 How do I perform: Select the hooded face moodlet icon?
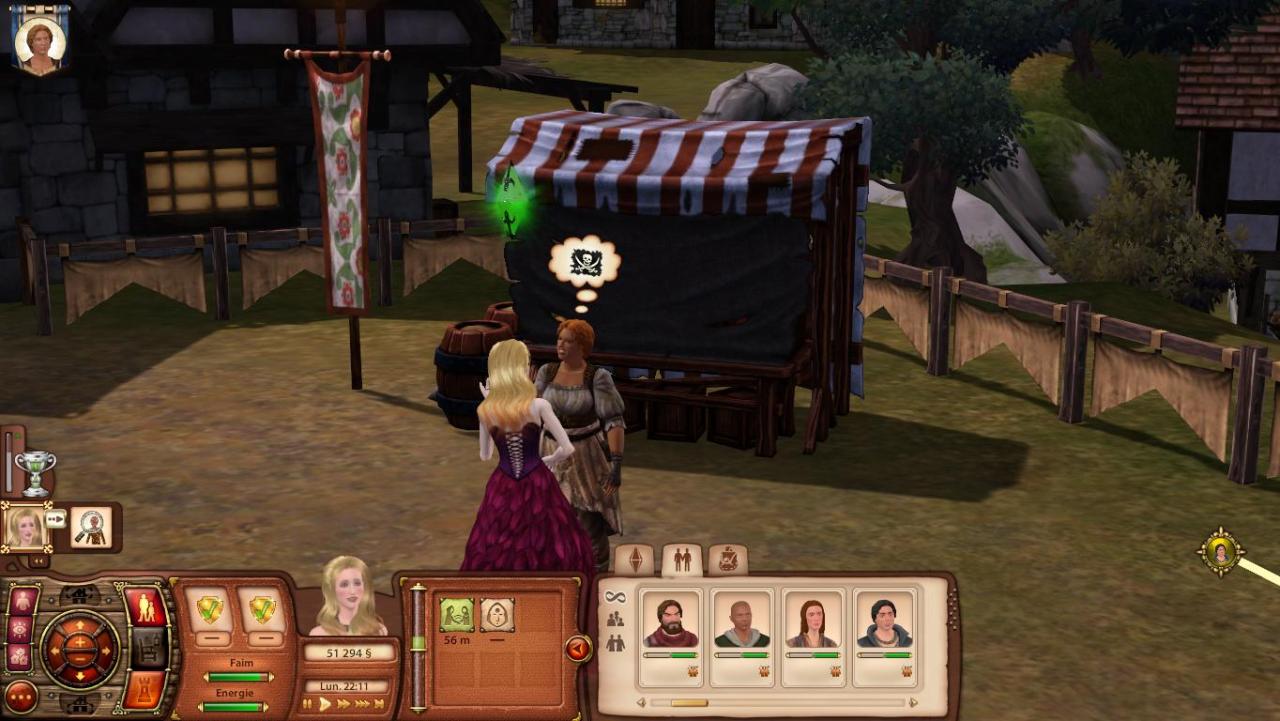click(497, 615)
